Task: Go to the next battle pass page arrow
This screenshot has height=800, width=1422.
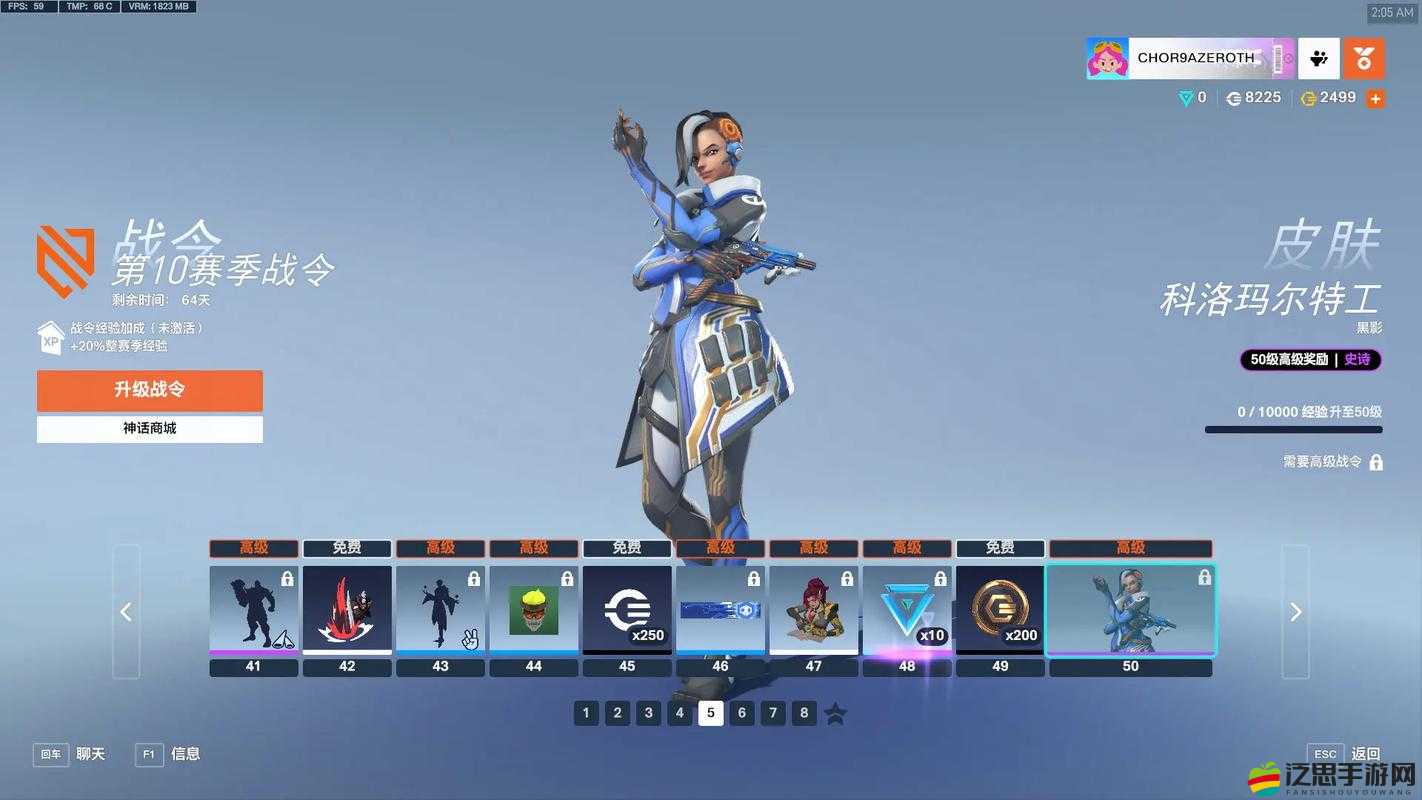Action: pyautogui.click(x=1295, y=612)
